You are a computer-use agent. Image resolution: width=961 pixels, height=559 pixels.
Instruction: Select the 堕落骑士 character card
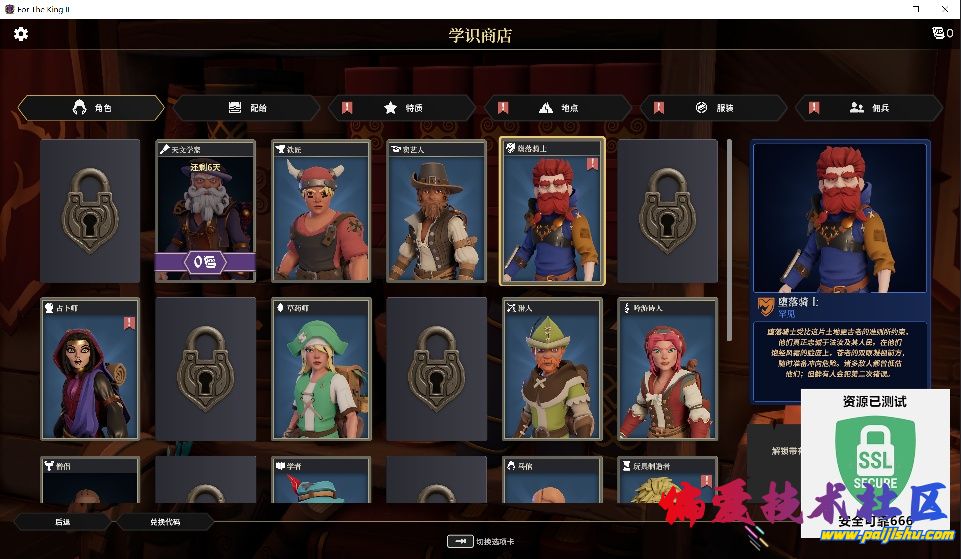pyautogui.click(x=553, y=211)
